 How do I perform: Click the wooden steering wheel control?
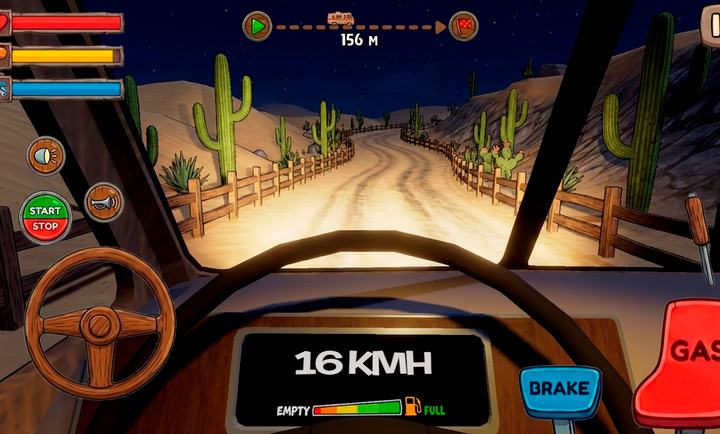pyautogui.click(x=100, y=324)
